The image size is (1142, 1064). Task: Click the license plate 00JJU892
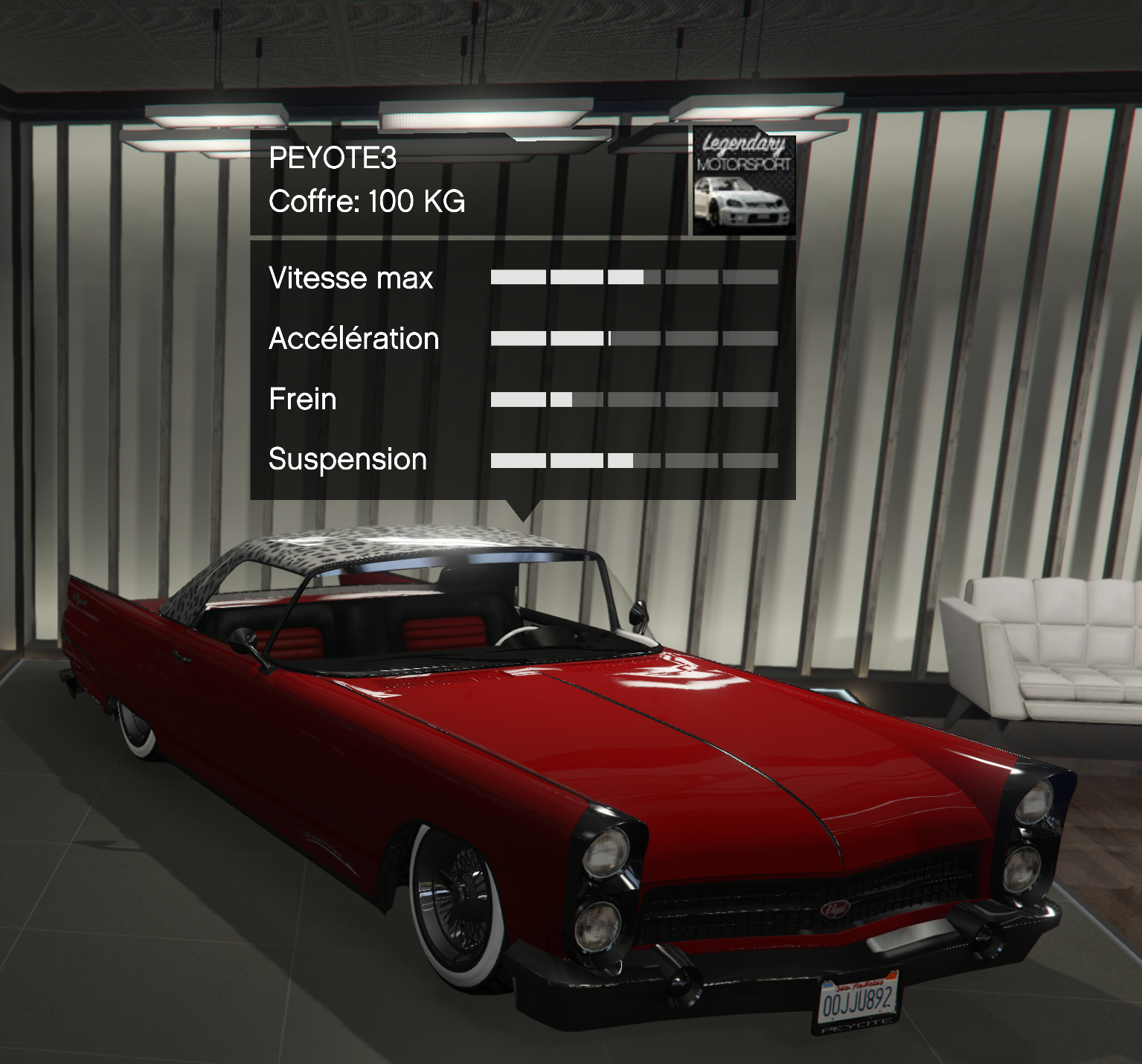tap(859, 1001)
